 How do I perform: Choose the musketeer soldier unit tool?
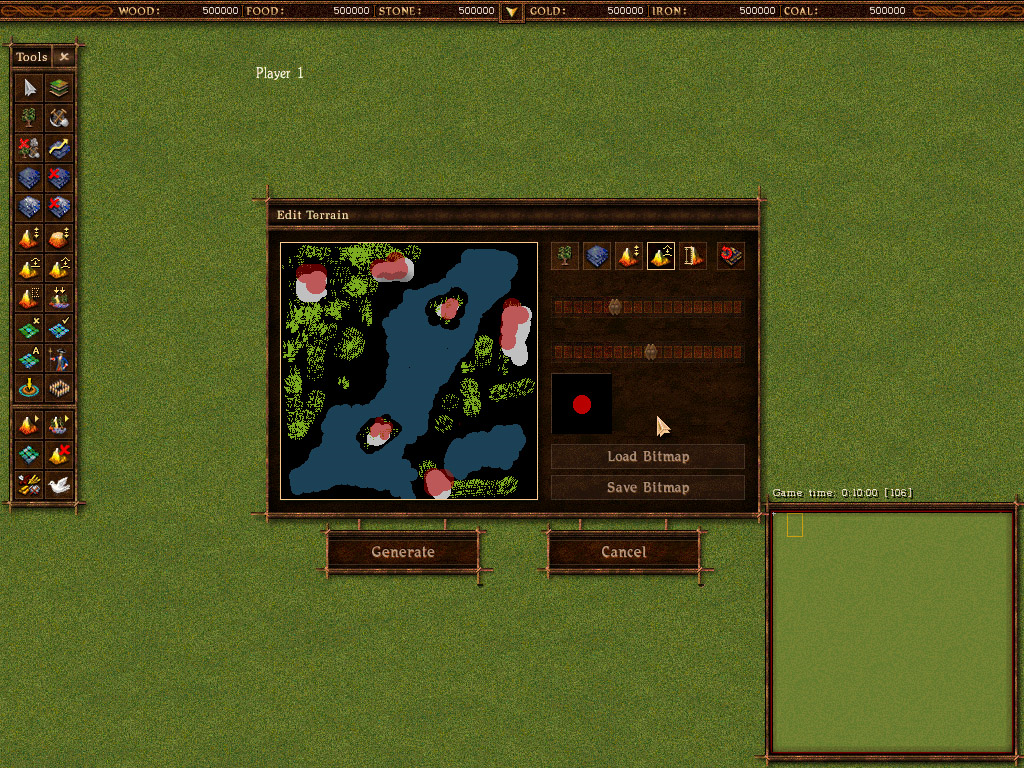pyautogui.click(x=60, y=358)
